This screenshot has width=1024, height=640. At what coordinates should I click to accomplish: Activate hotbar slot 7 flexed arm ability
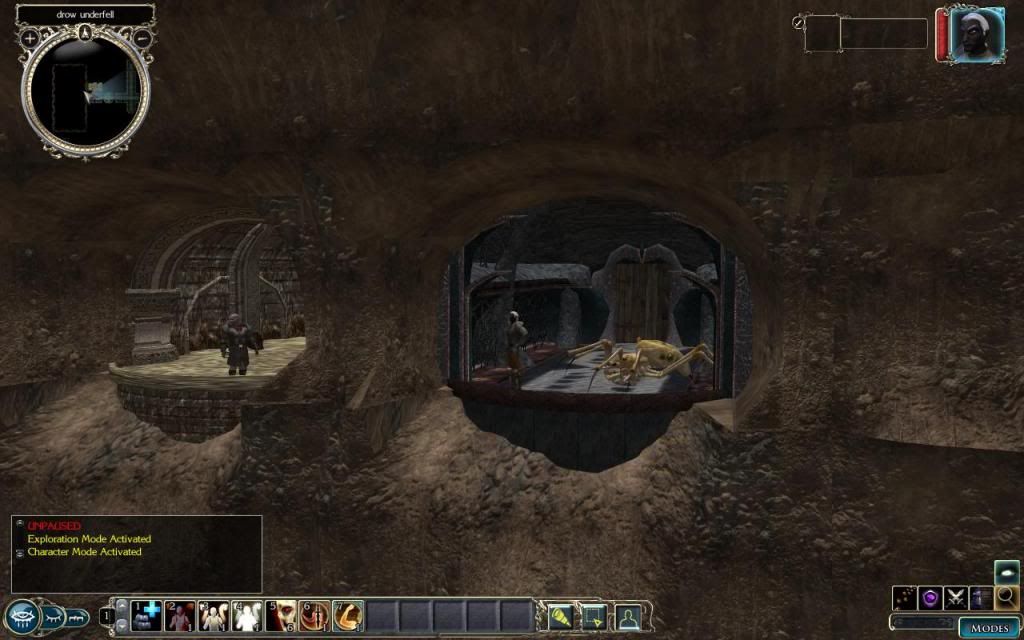tap(348, 615)
